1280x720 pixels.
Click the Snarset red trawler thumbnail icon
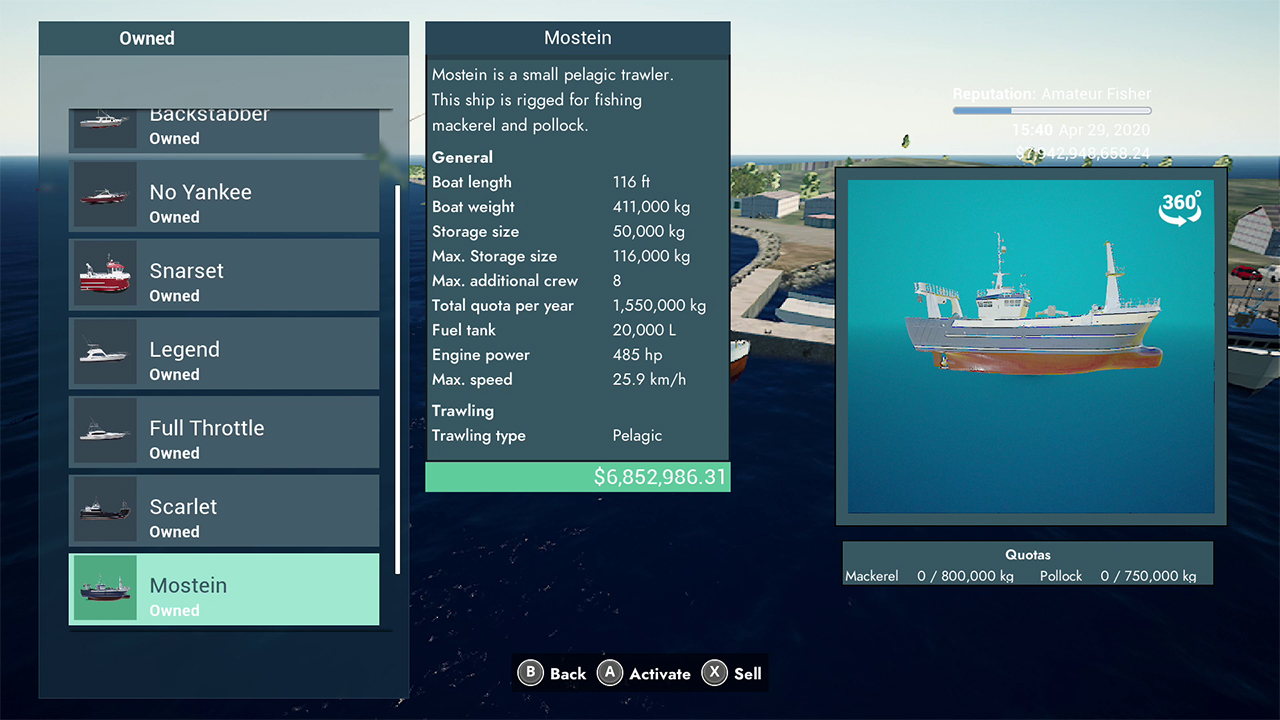pos(105,274)
